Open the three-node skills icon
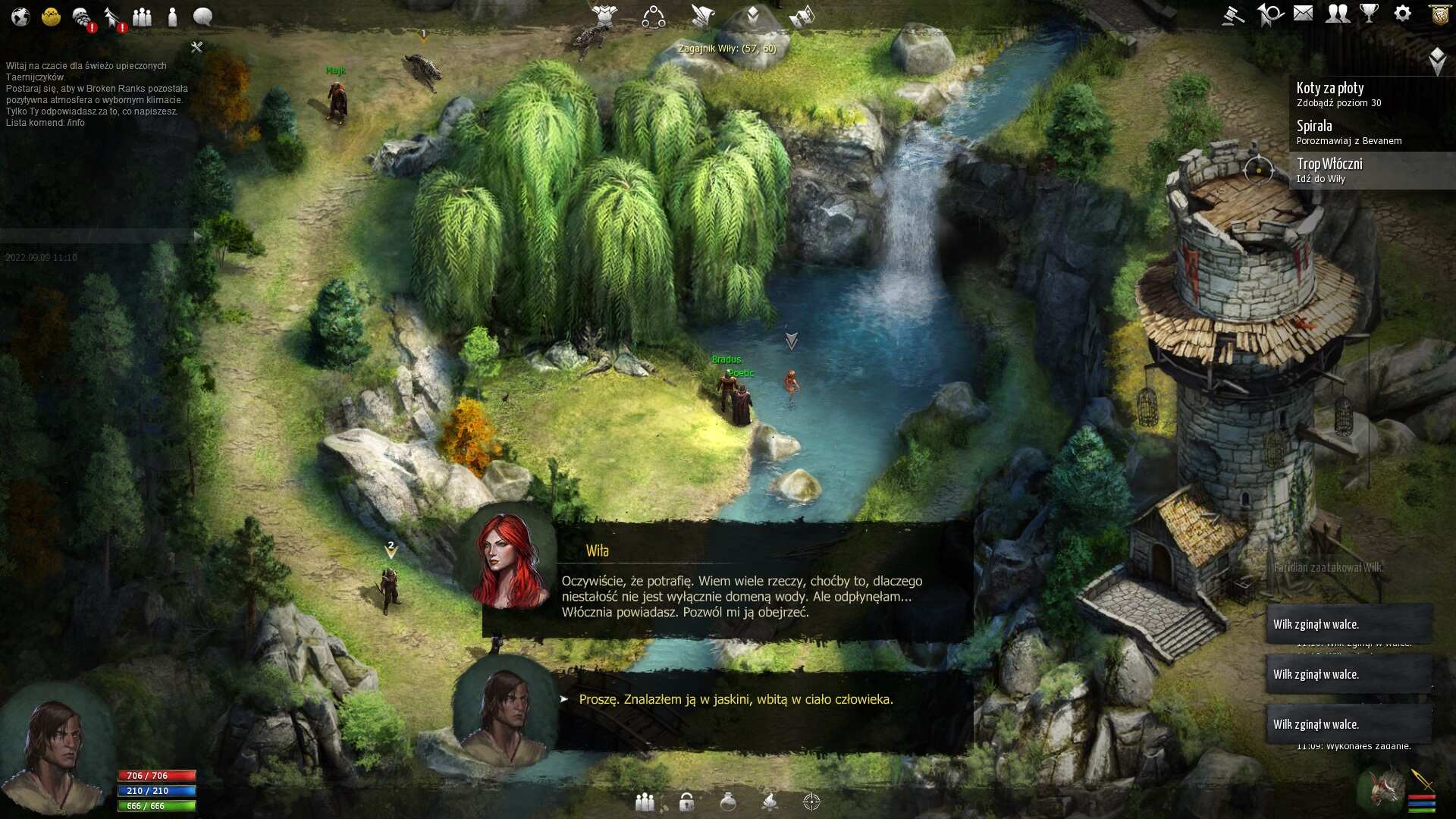Viewport: 1456px width, 819px height. (653, 16)
